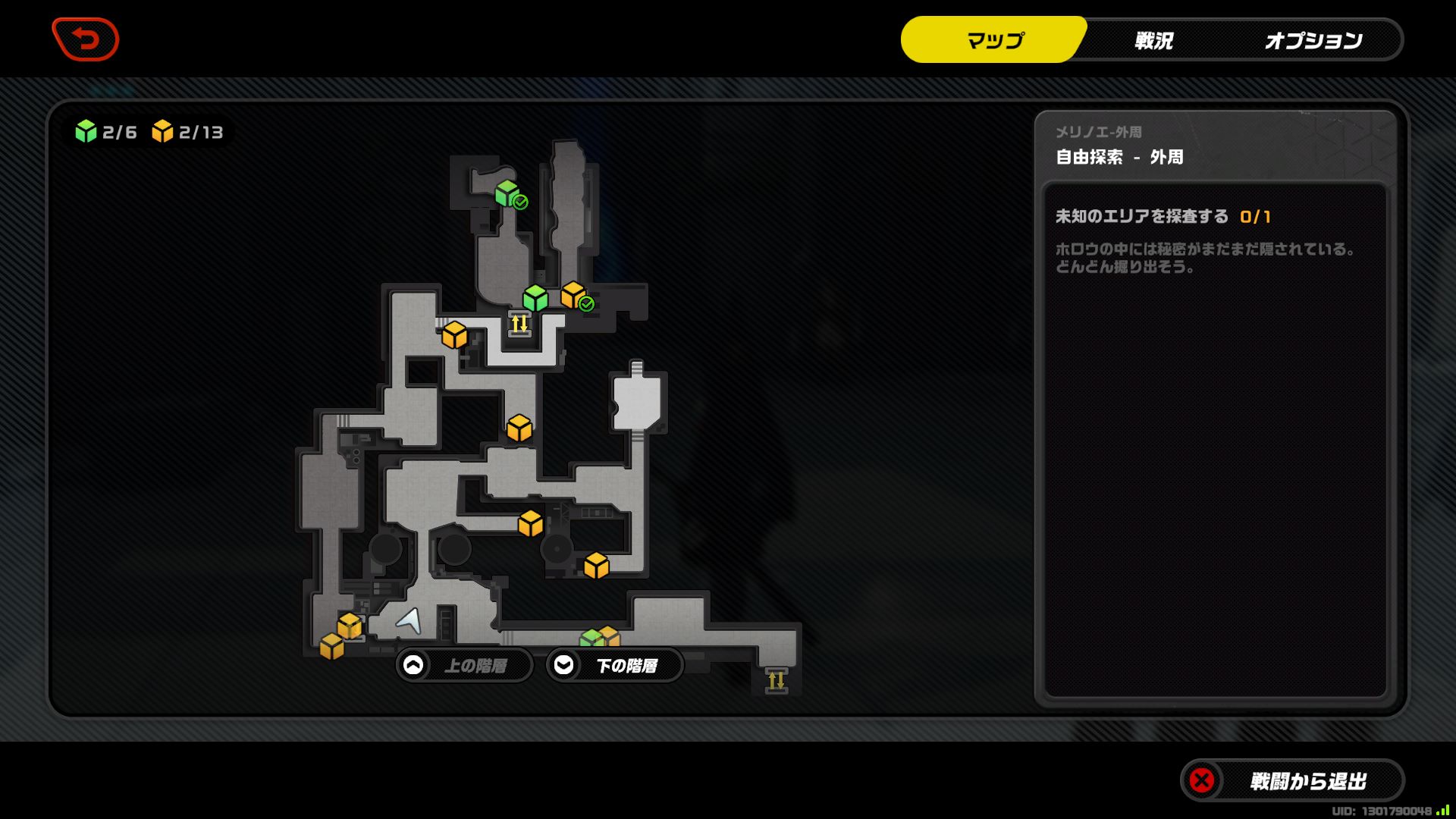This screenshot has height=819, width=1456.
Task: Select the green cube counter showing 2/6
Action: click(x=102, y=130)
